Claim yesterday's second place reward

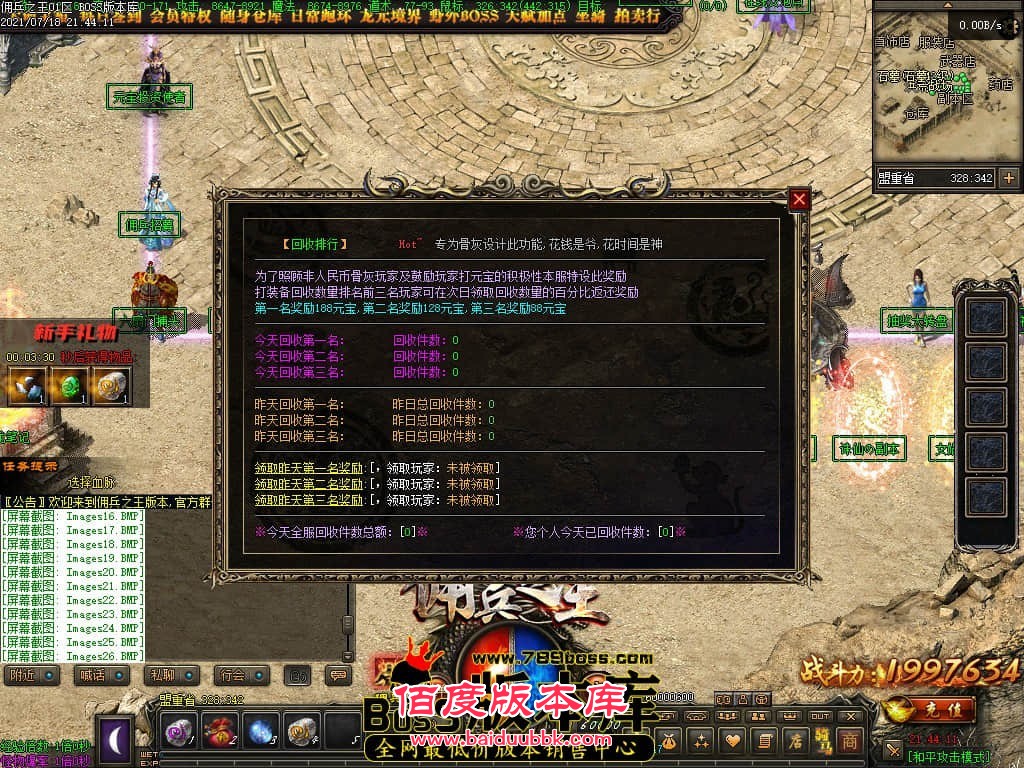tap(308, 484)
